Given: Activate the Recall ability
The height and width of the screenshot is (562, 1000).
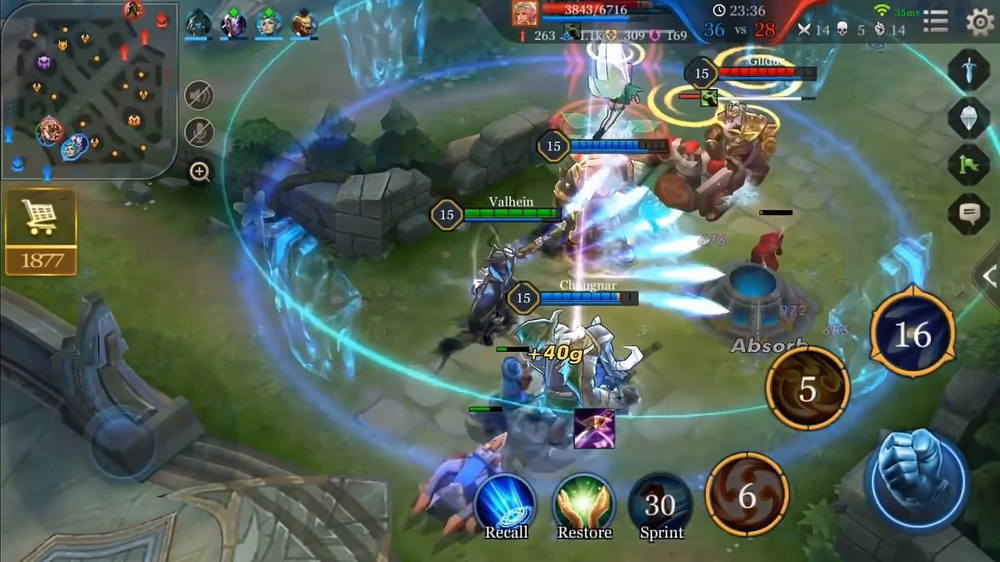Looking at the screenshot, I should click(506, 503).
